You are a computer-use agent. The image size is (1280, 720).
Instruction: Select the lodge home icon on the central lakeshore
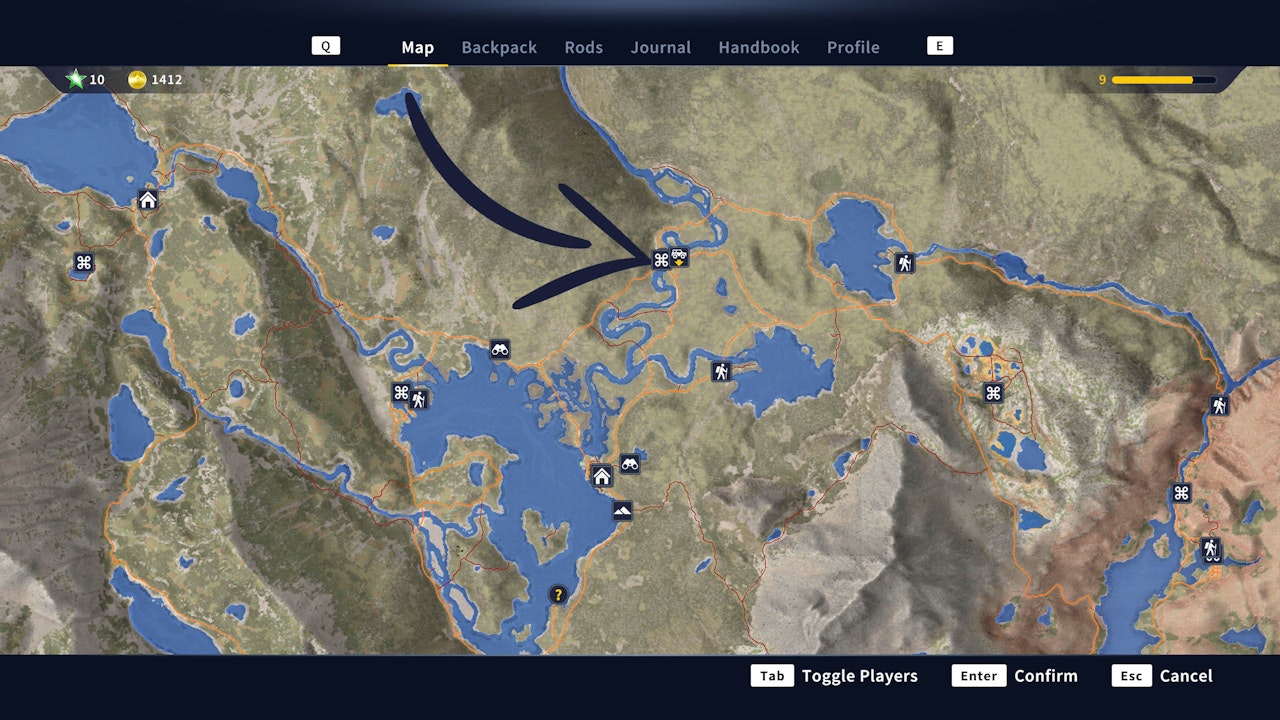coord(603,477)
